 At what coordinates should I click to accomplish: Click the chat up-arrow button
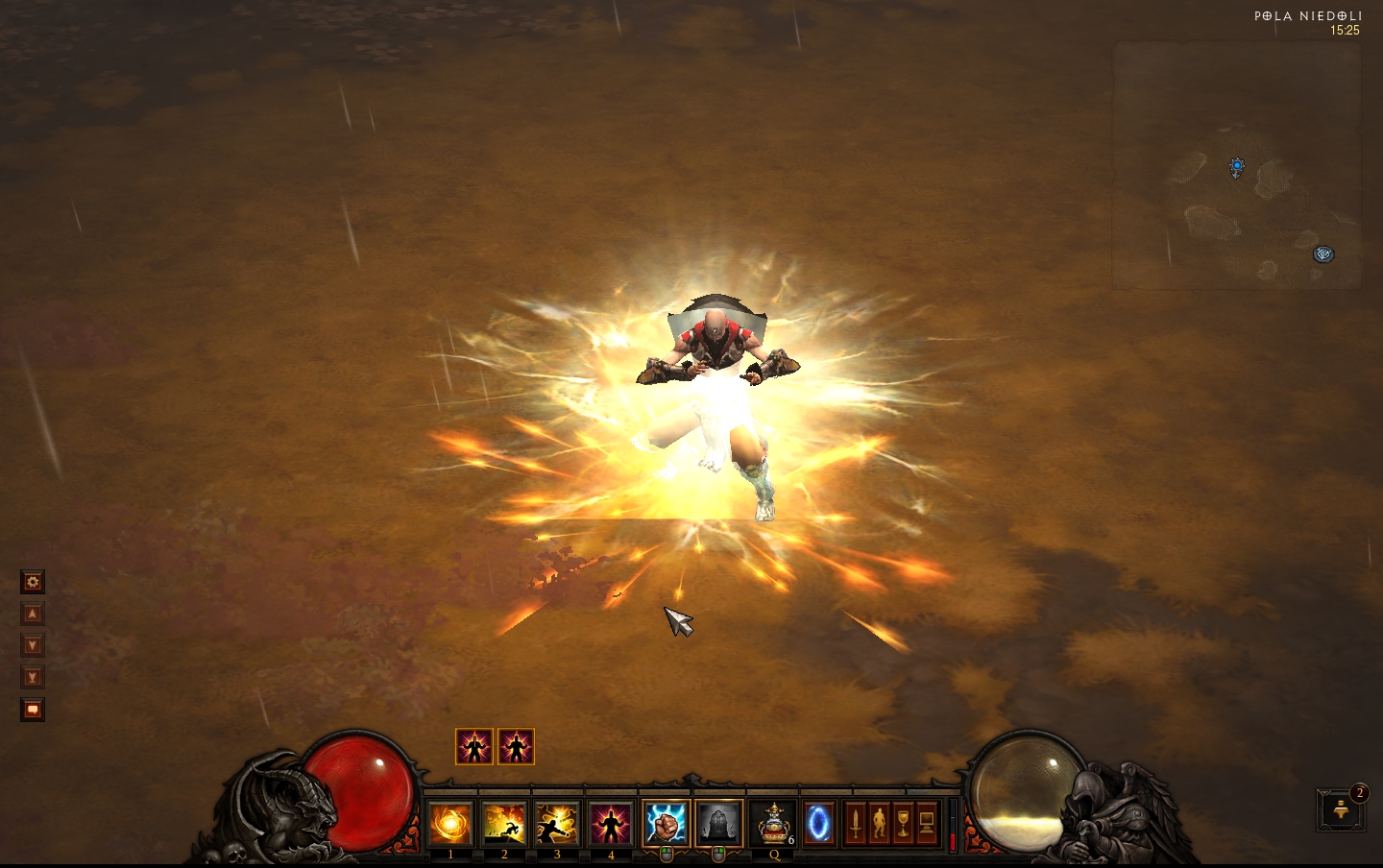[x=33, y=614]
